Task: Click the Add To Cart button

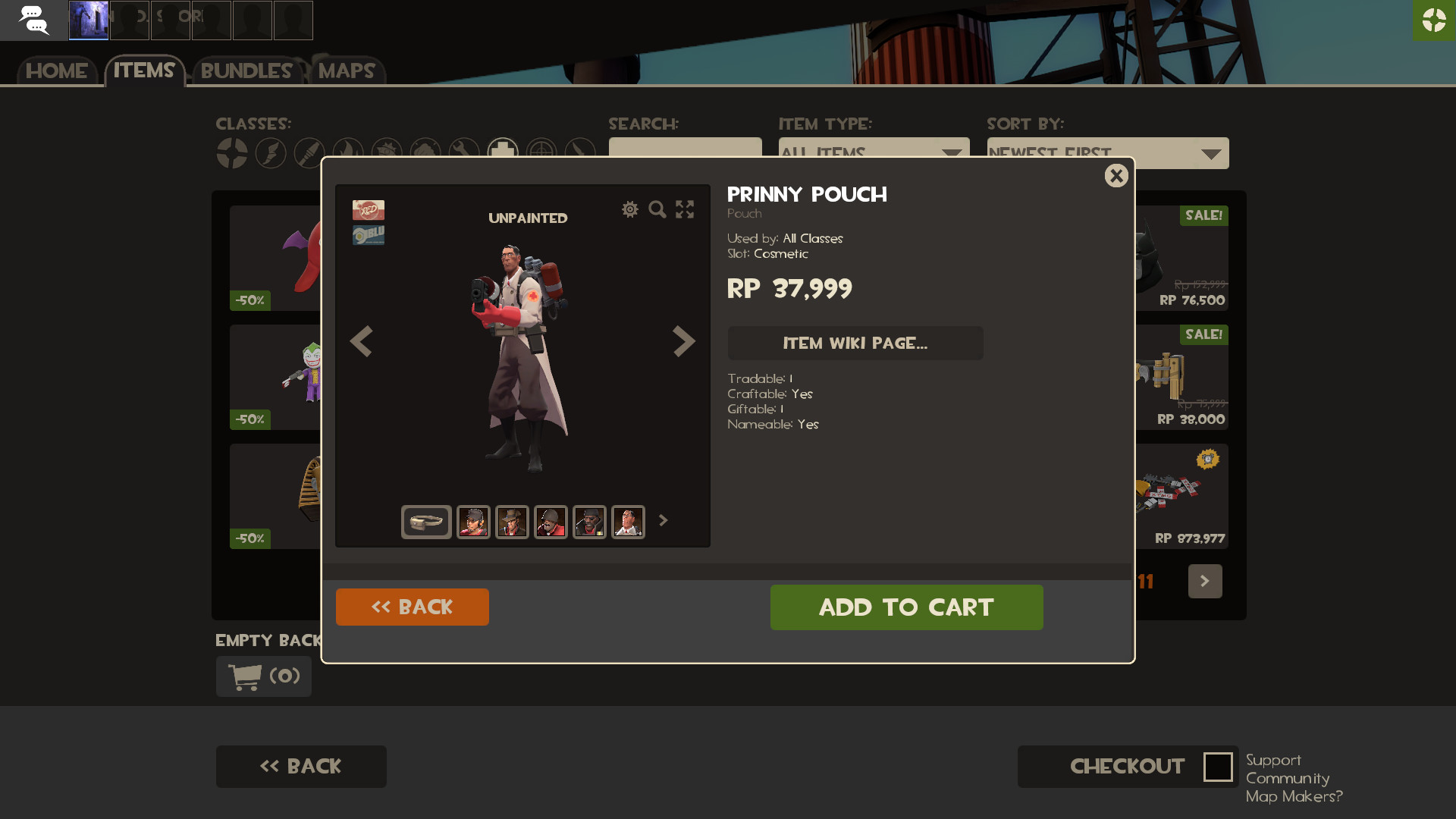Action: point(906,607)
